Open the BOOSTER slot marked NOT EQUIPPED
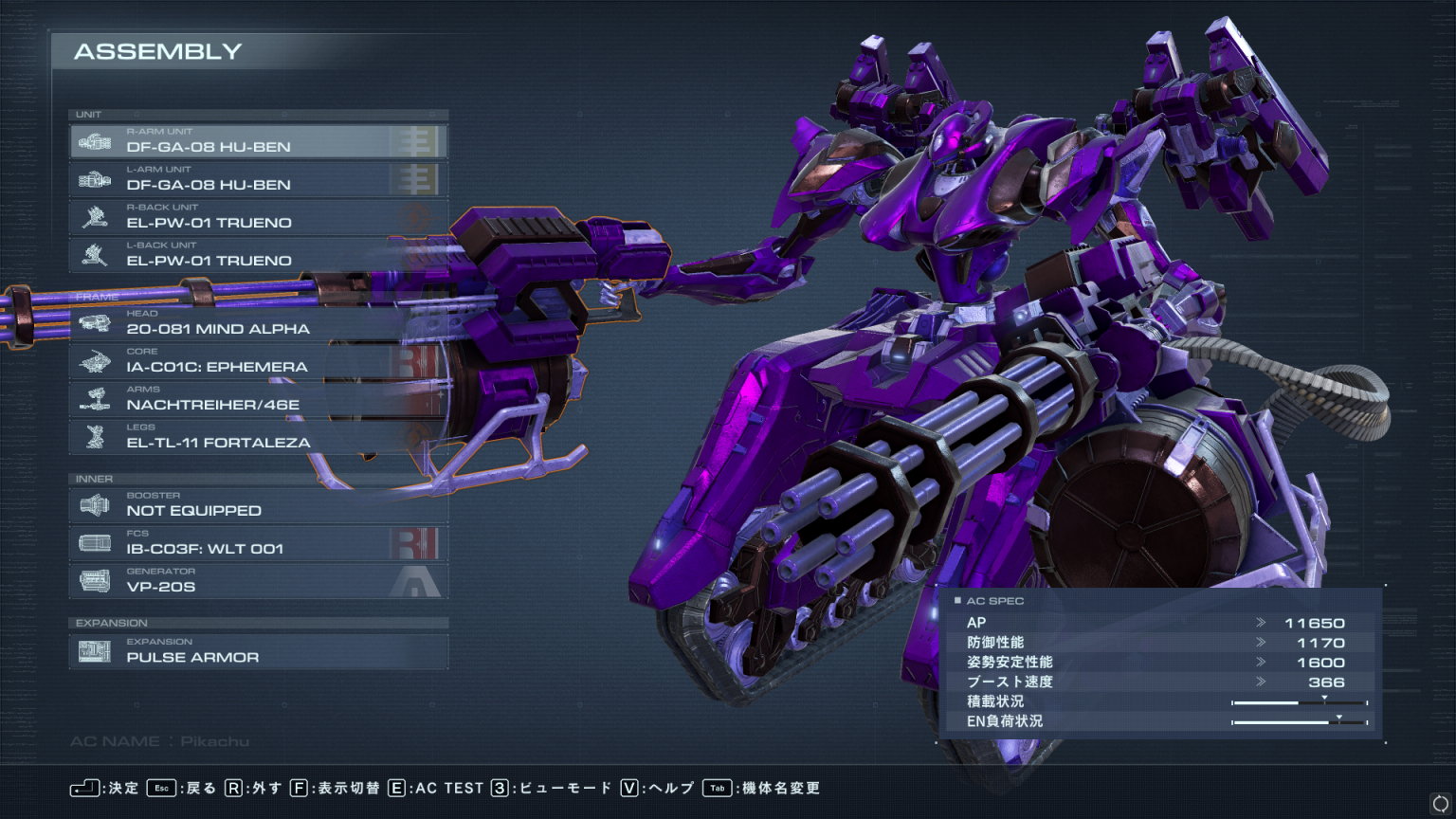 click(x=258, y=505)
